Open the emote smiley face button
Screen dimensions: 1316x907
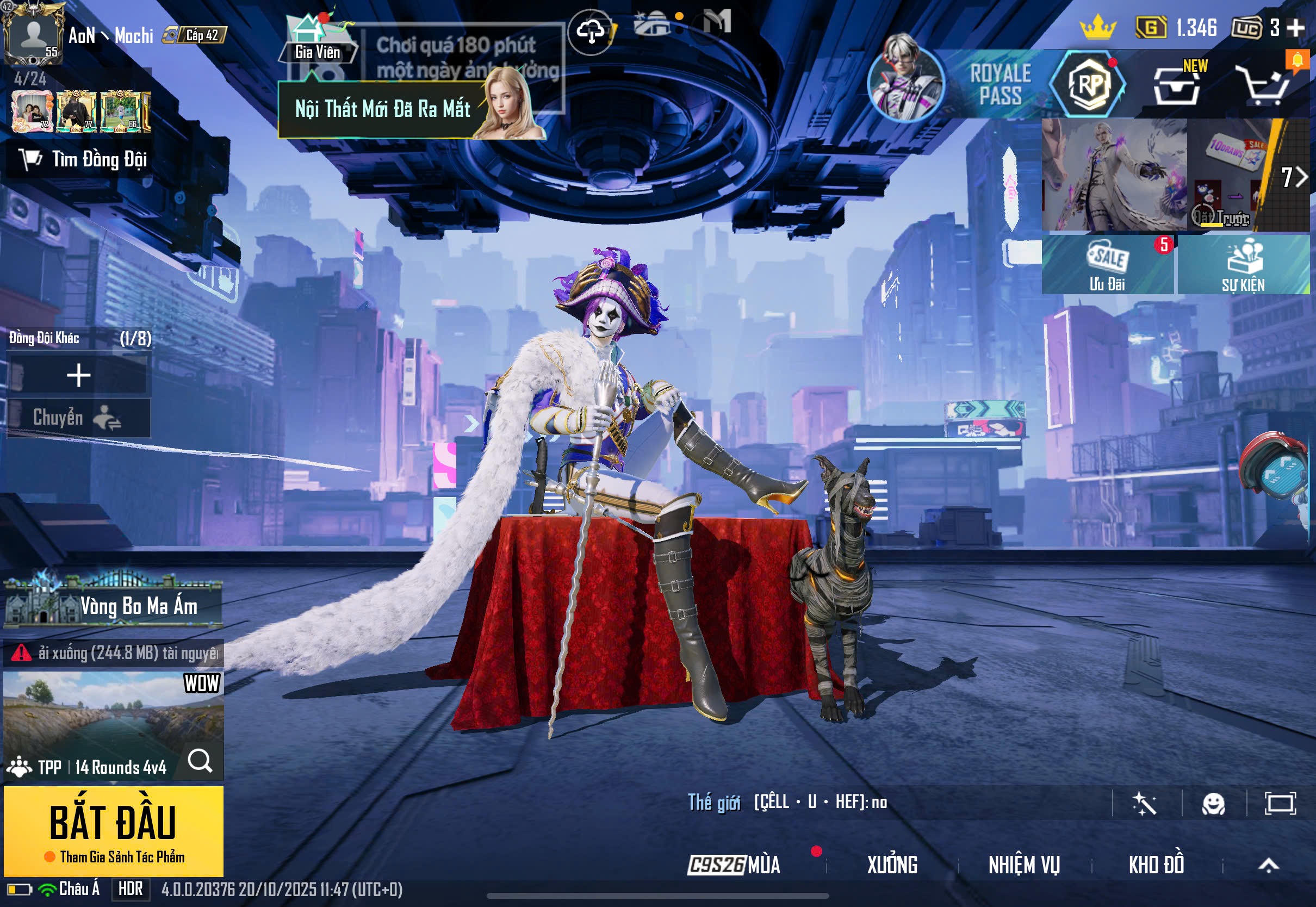(1213, 804)
